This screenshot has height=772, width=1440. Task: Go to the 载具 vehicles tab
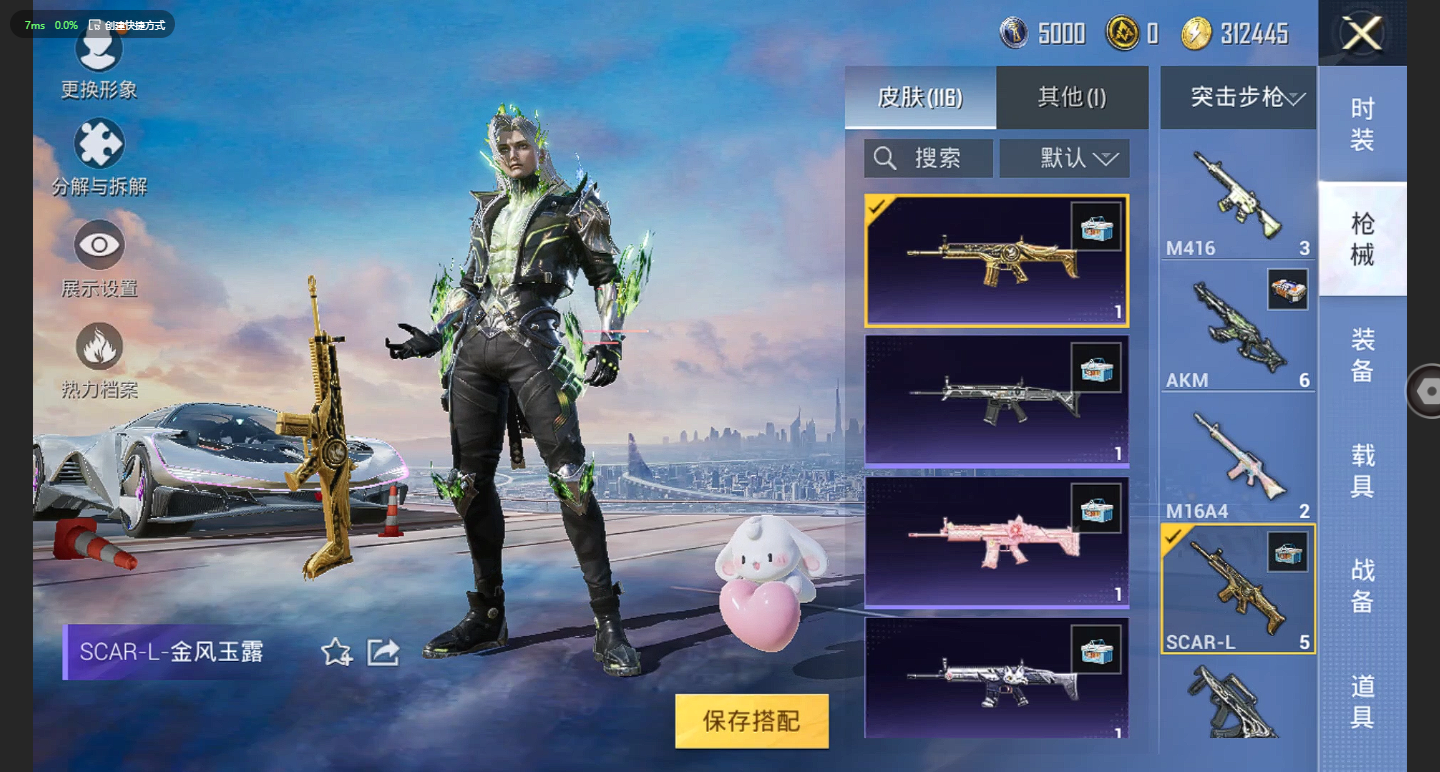(1362, 471)
